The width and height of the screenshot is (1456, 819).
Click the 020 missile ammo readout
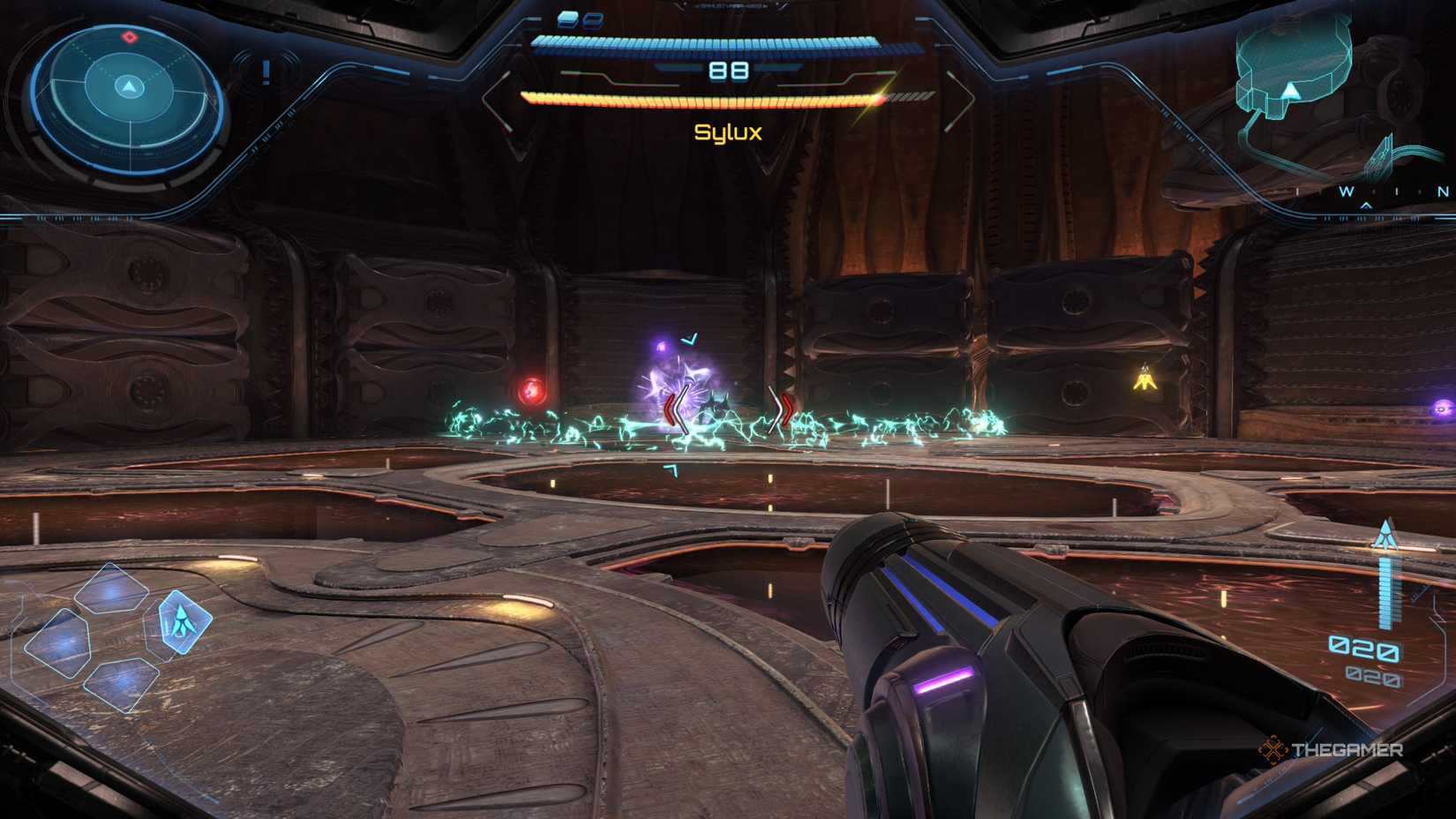coord(1363,647)
